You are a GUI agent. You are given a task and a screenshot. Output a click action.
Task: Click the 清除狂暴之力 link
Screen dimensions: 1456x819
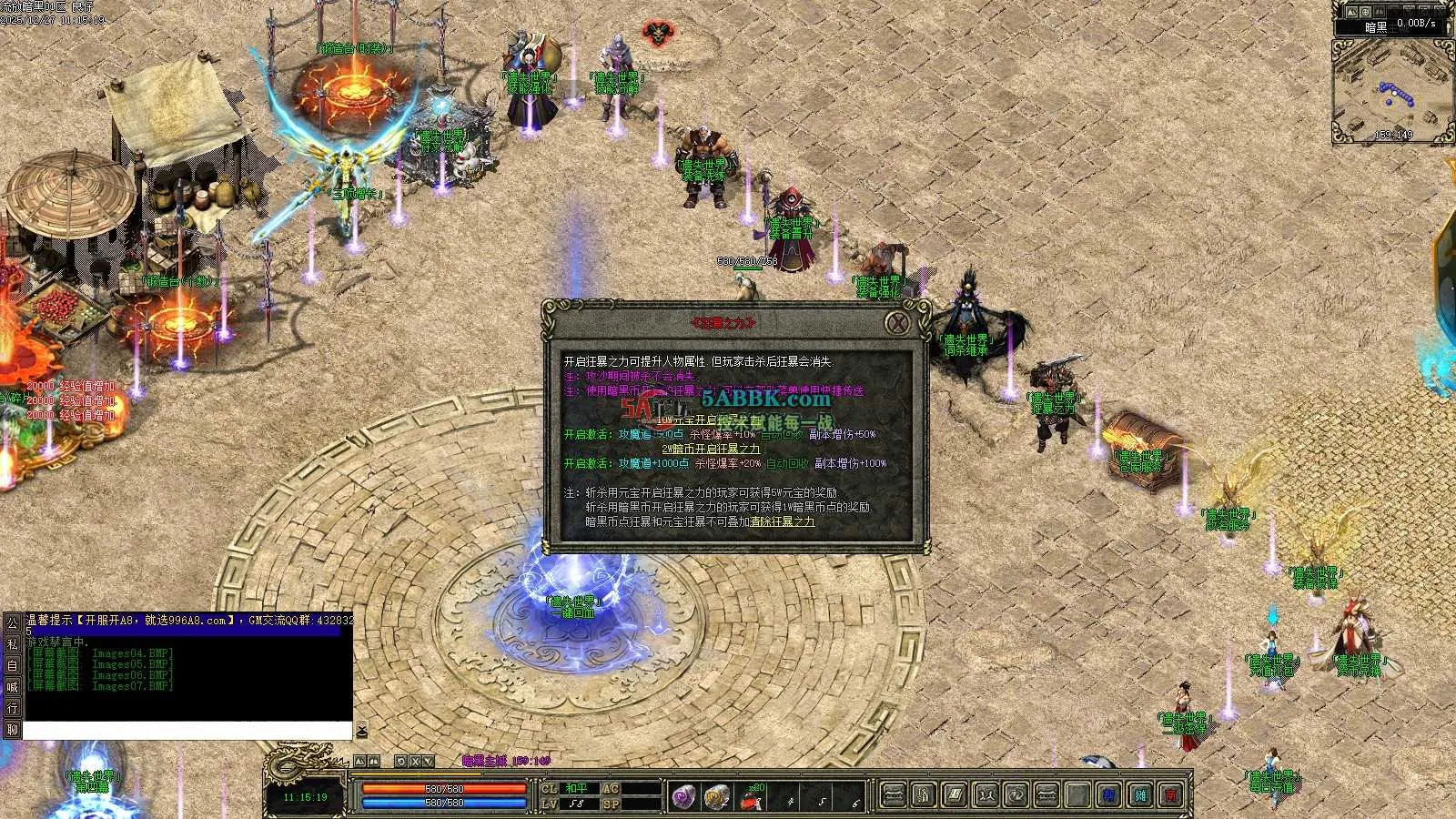point(783,522)
